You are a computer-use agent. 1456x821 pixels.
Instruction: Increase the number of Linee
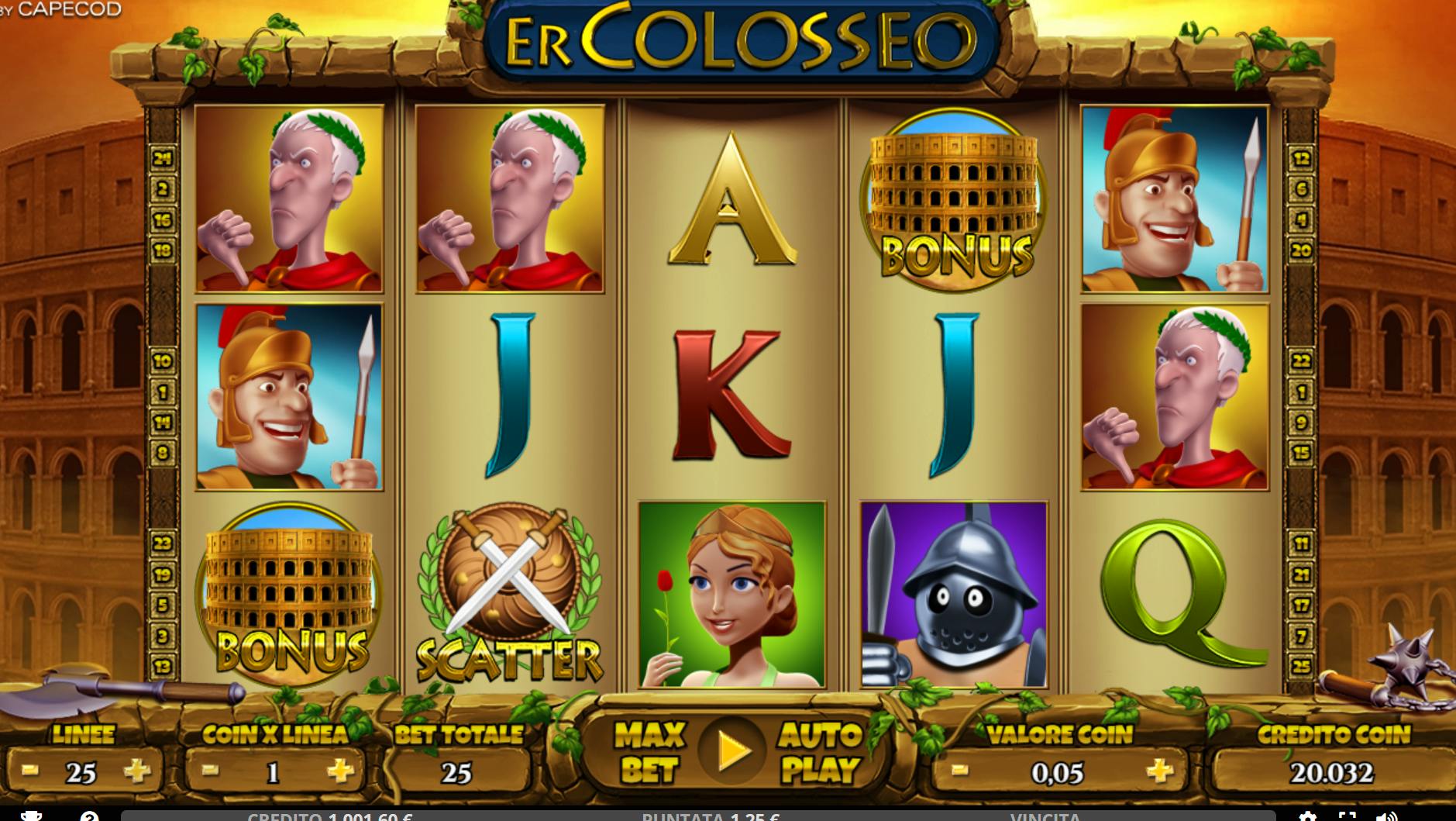137,771
